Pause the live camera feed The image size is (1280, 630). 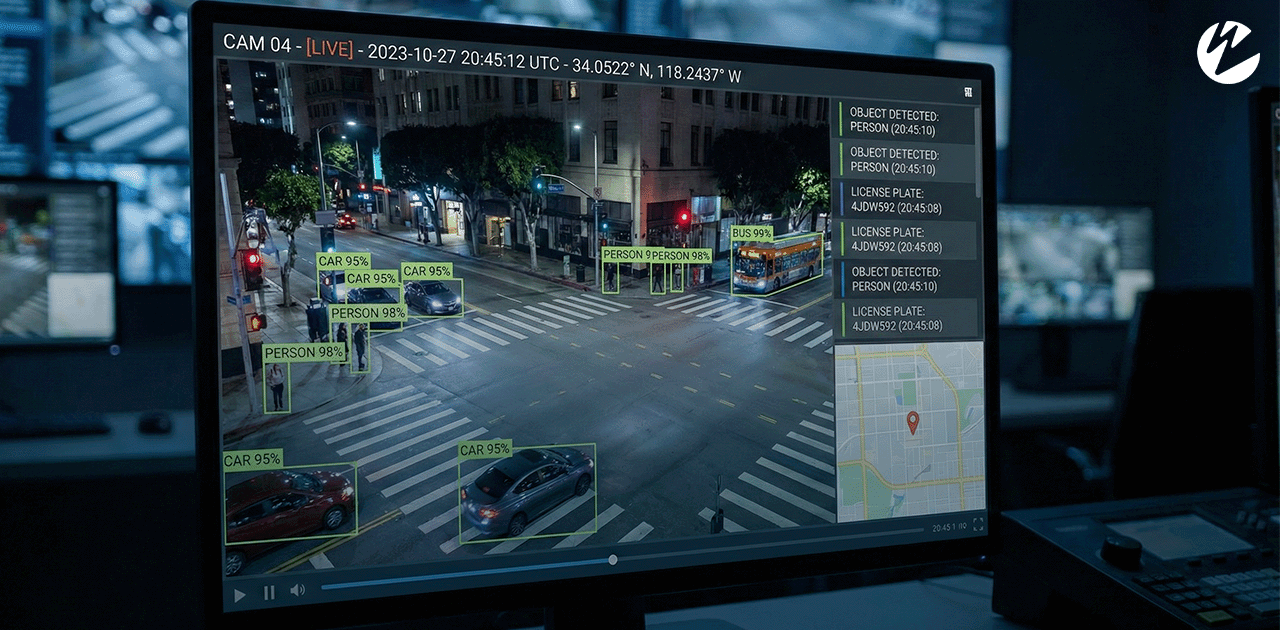[x=269, y=592]
